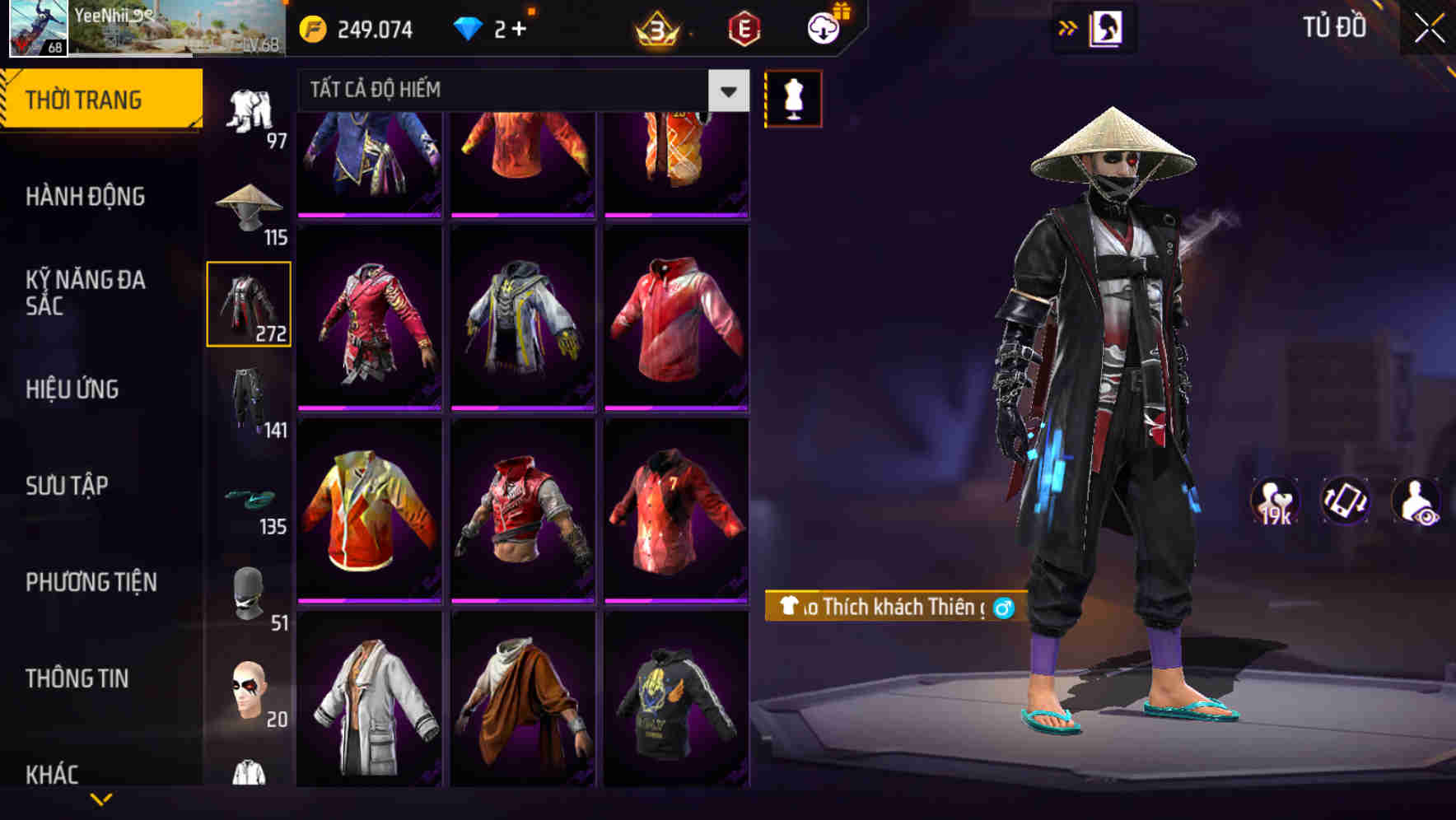Open the cloud download gift button
Screen dimensions: 1456x820
tap(822, 27)
